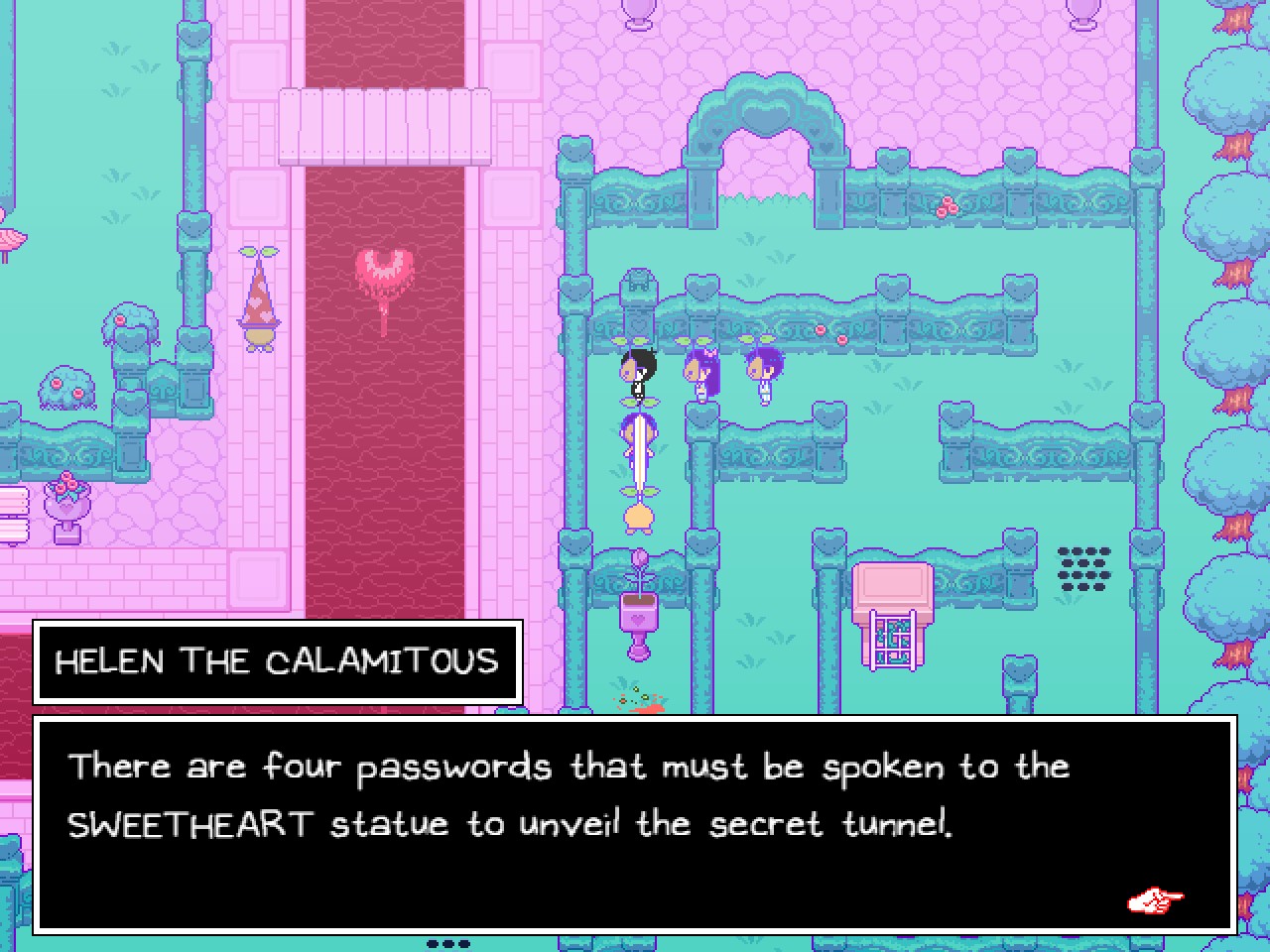Select OMORI, the black-haired character

point(638,372)
